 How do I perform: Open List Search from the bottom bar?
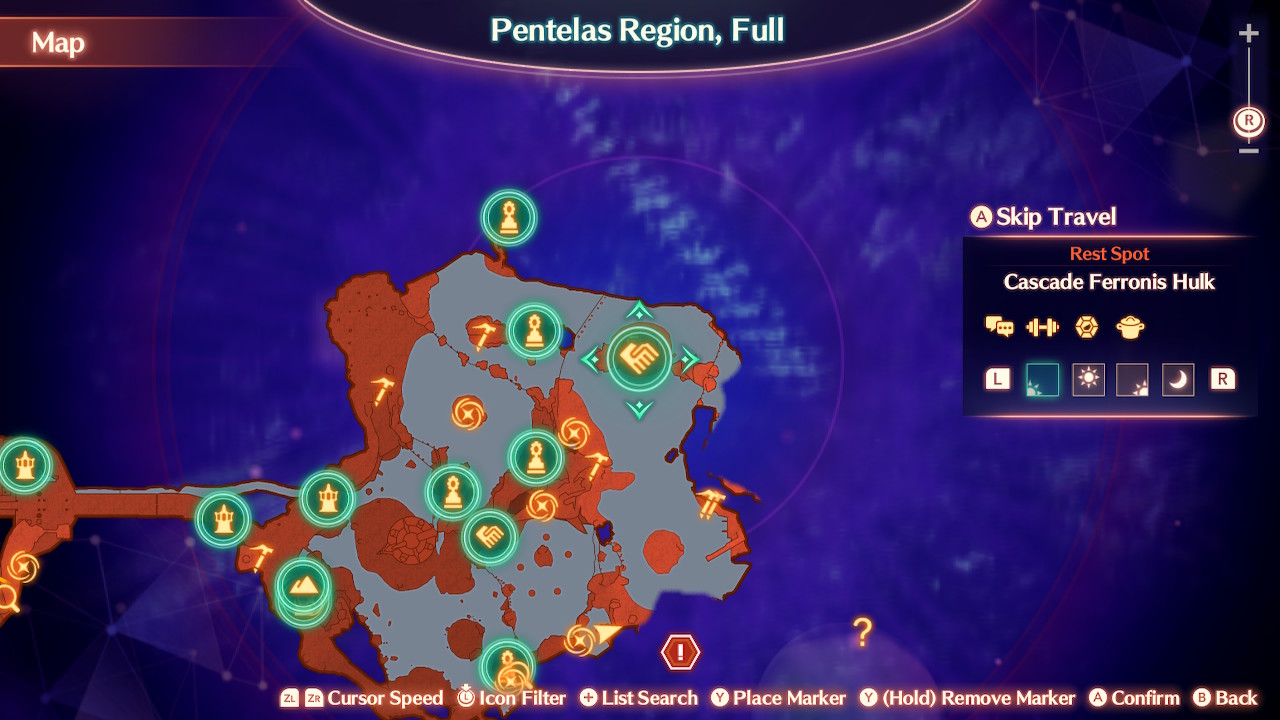click(x=639, y=698)
